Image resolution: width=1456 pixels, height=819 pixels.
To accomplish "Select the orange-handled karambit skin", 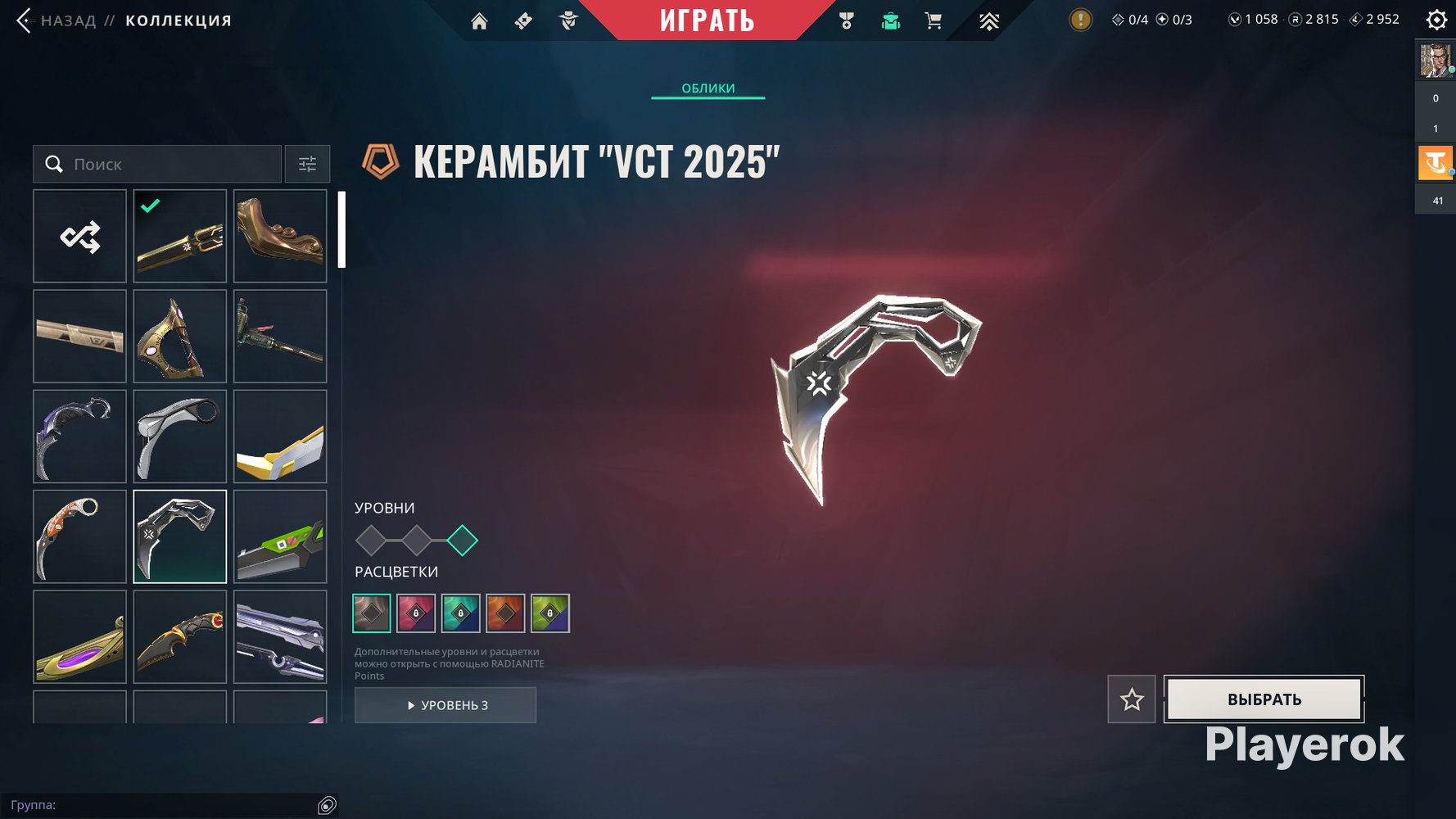I will click(79, 536).
